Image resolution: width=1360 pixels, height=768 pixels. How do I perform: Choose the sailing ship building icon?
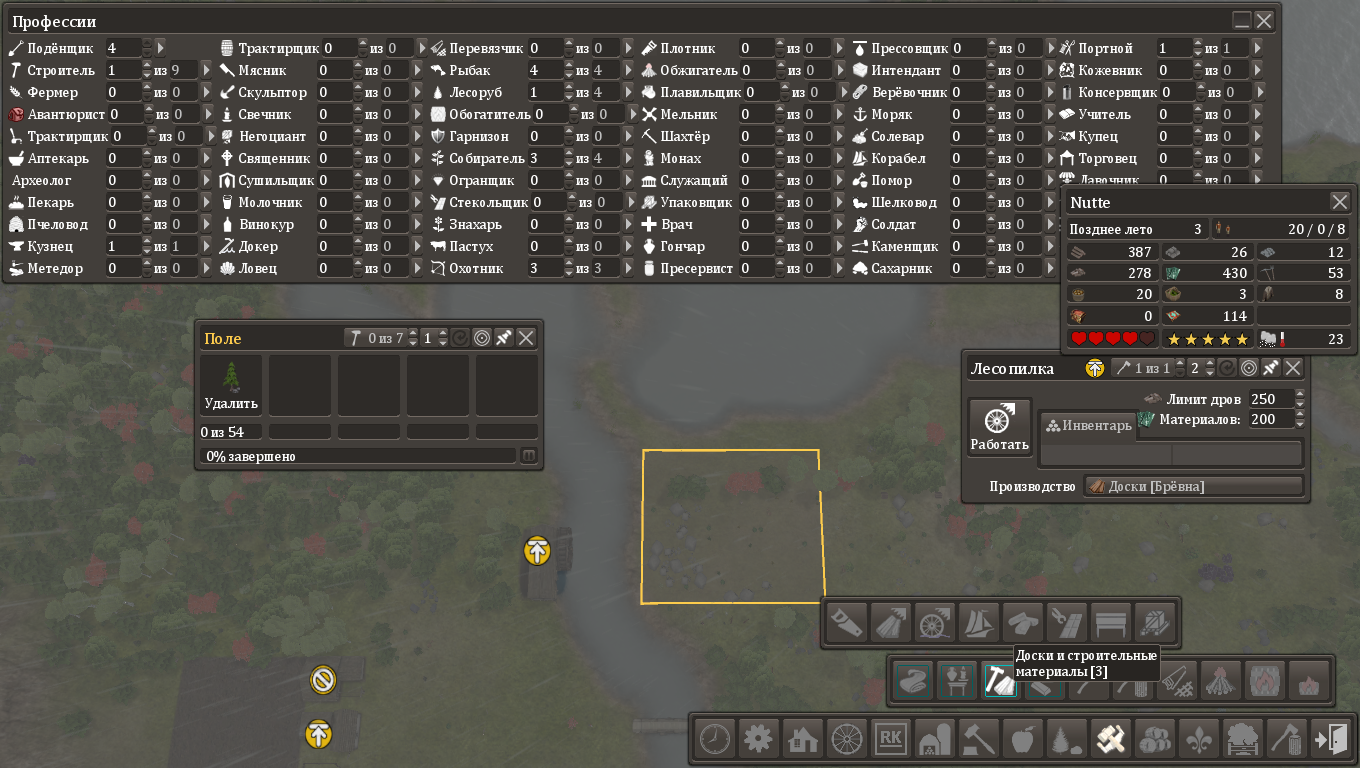(x=976, y=623)
